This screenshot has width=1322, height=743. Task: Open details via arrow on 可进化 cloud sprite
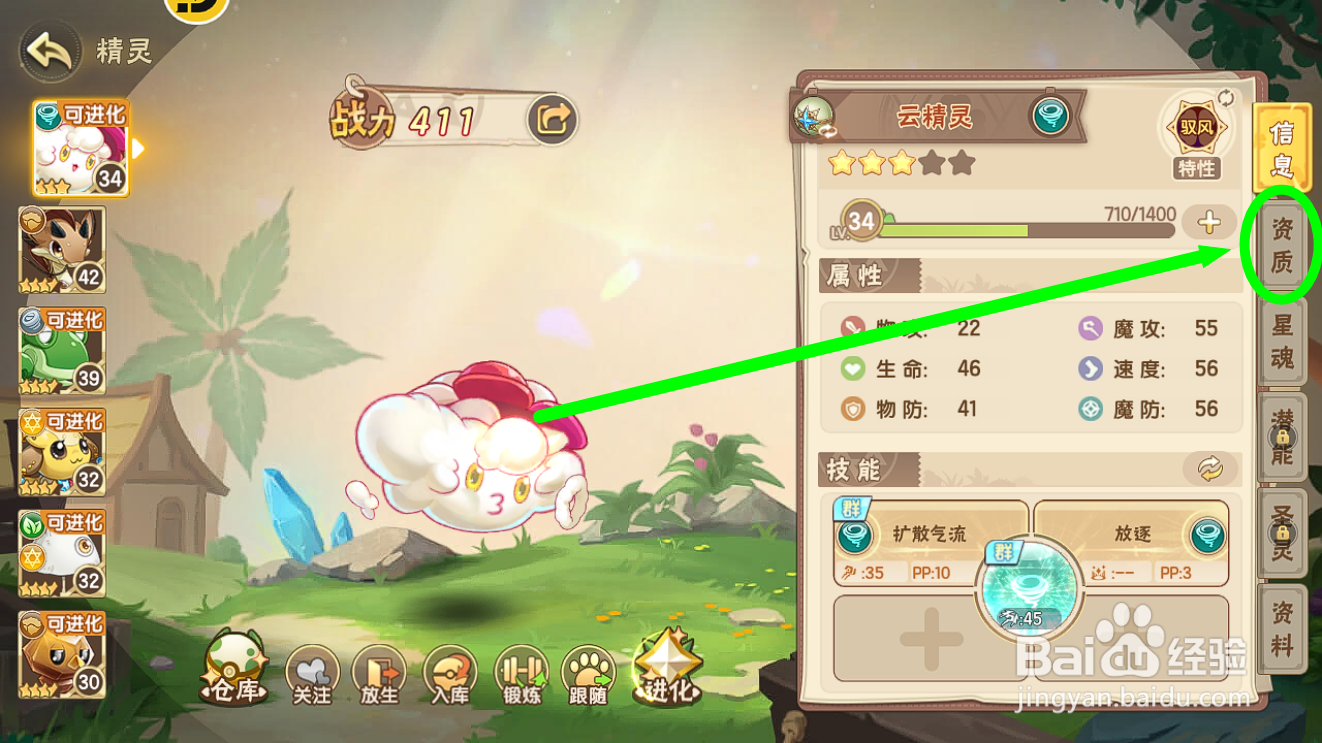tap(140, 150)
